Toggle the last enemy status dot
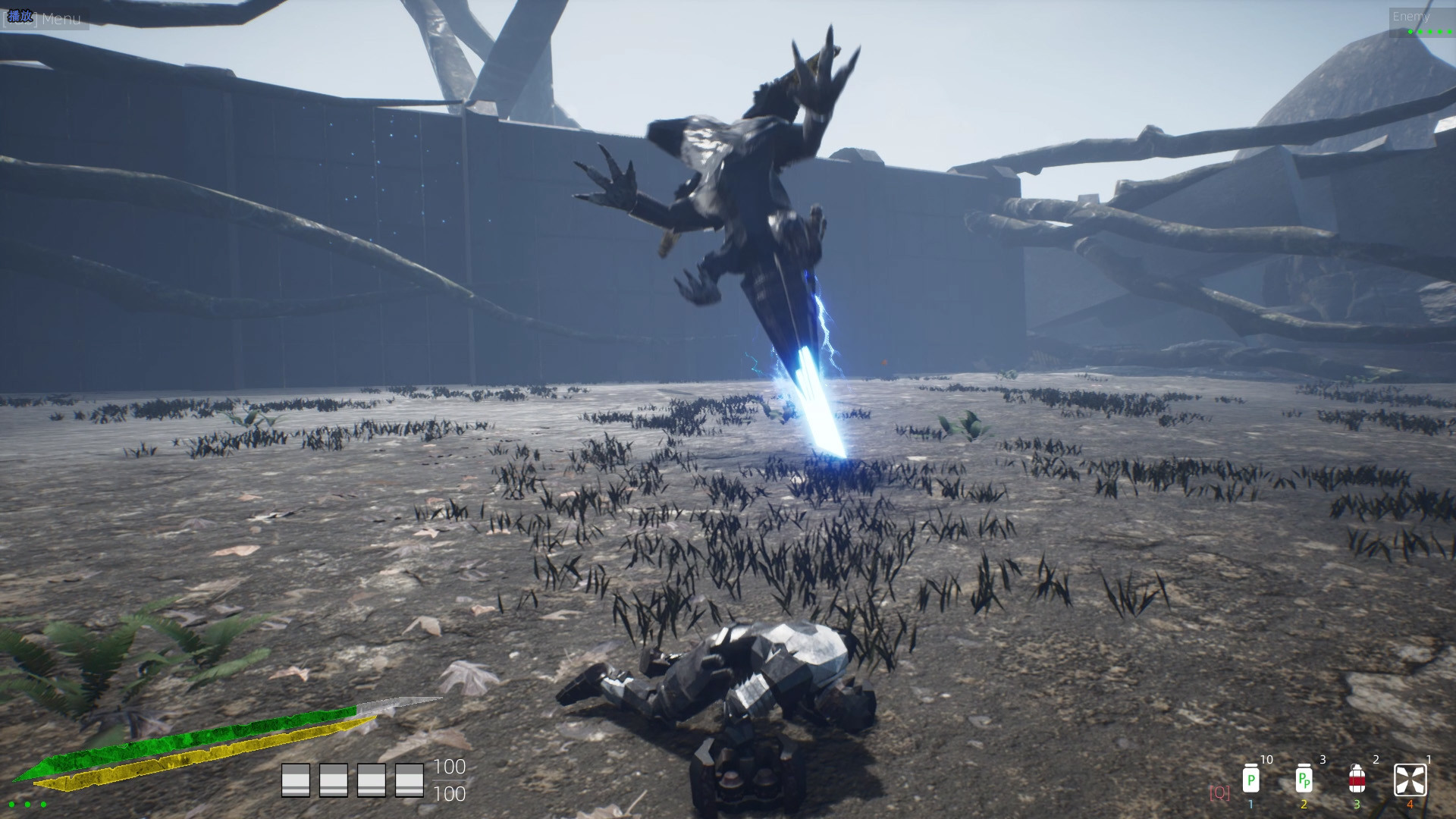 pyautogui.click(x=1450, y=32)
